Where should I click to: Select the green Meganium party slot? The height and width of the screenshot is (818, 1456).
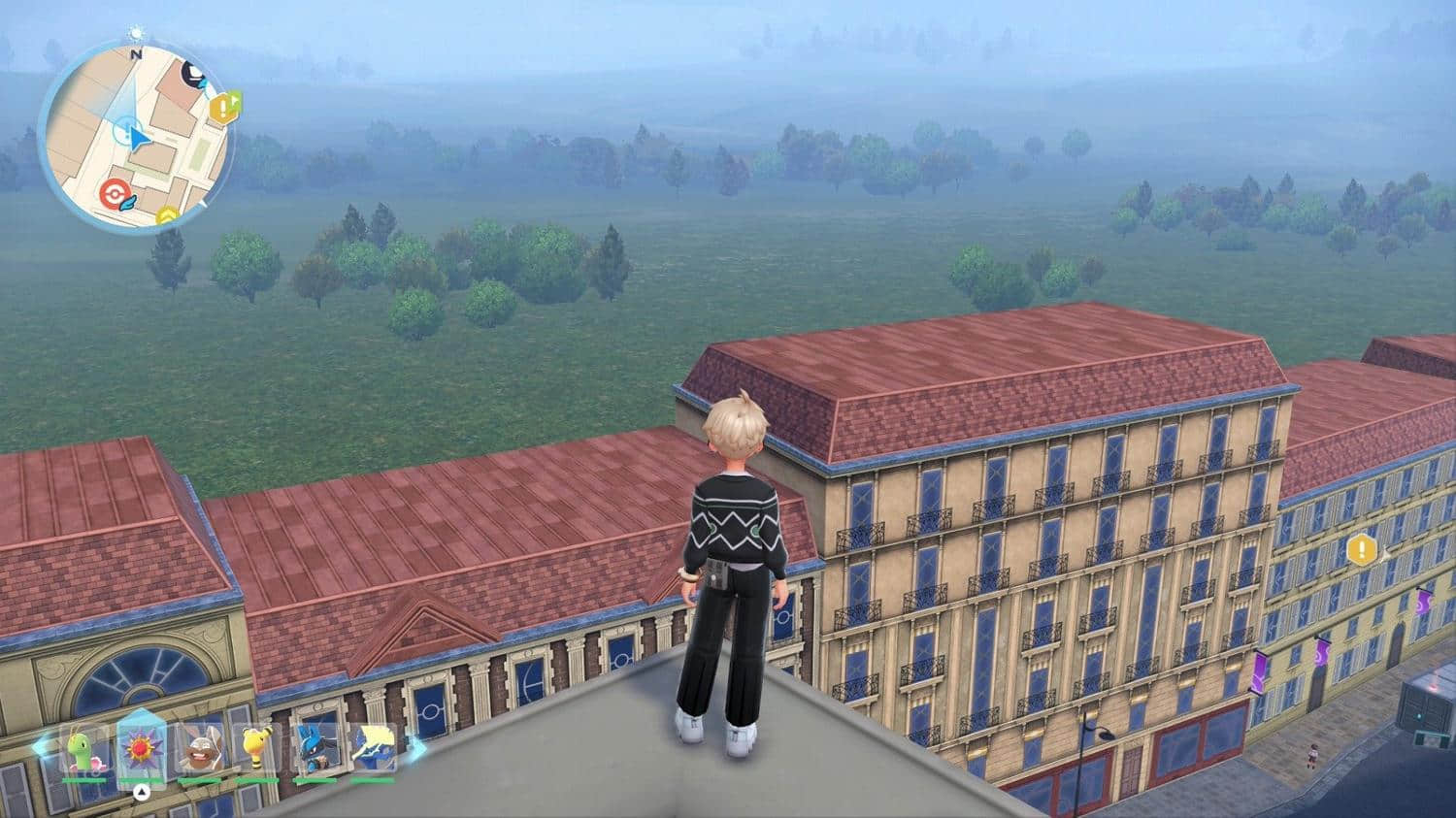click(x=83, y=750)
